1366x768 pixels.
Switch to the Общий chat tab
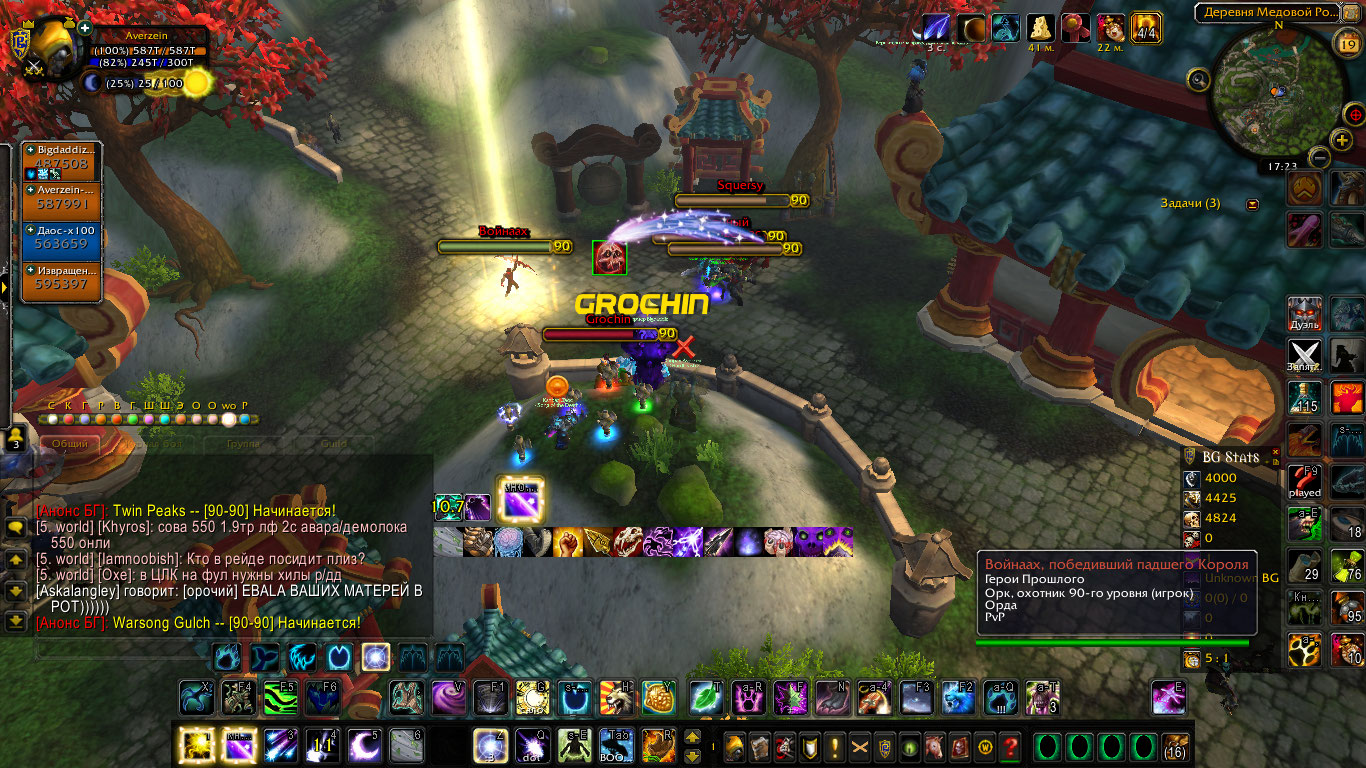(70, 443)
